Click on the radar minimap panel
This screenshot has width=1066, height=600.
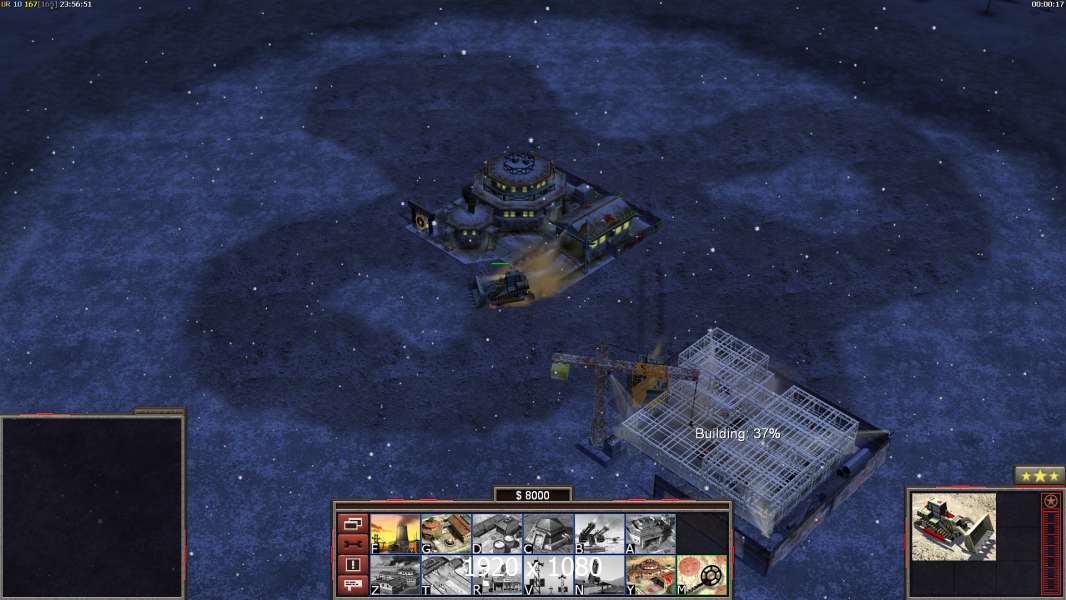click(x=92, y=506)
